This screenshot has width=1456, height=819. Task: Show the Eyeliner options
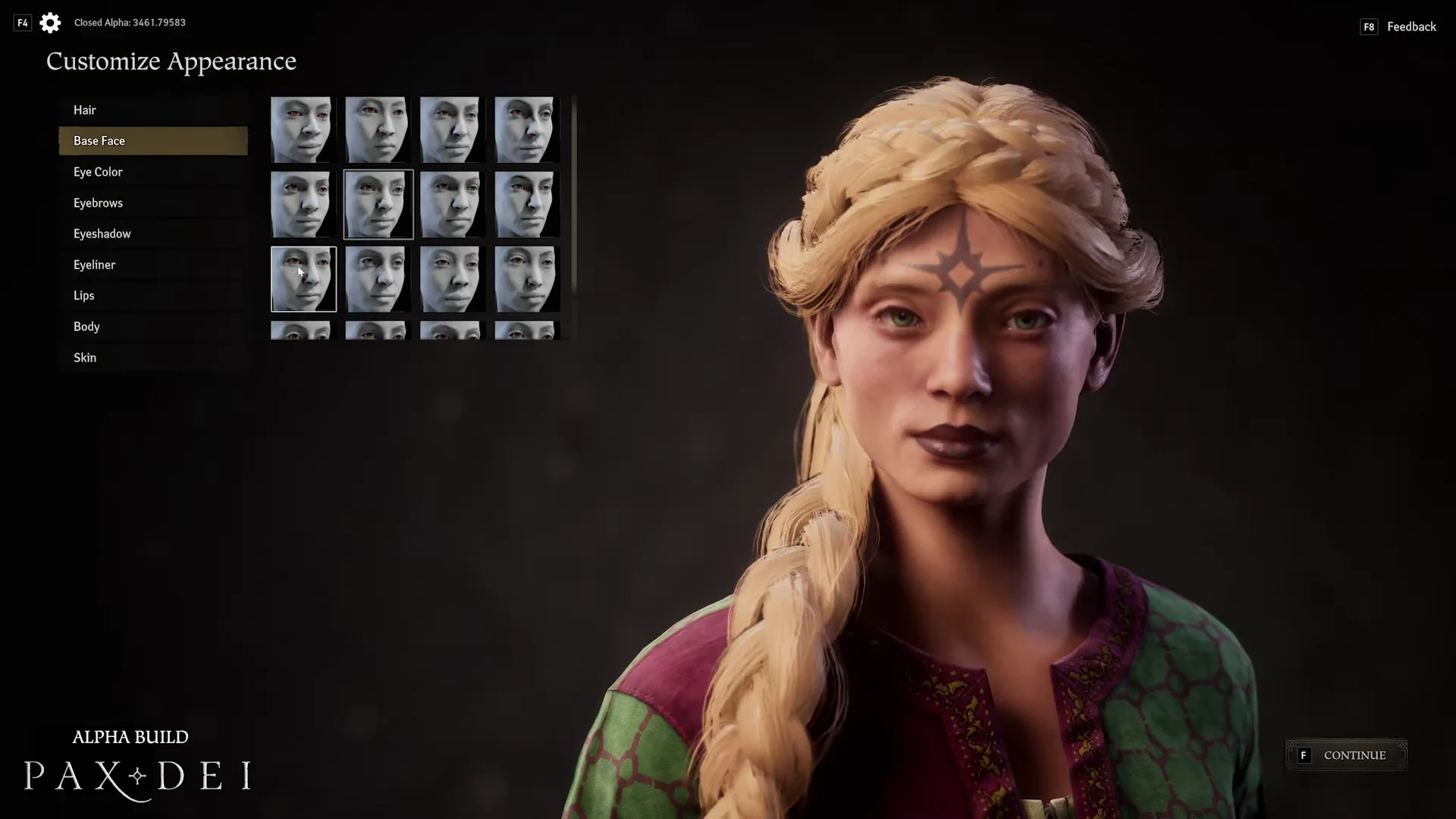coord(94,265)
